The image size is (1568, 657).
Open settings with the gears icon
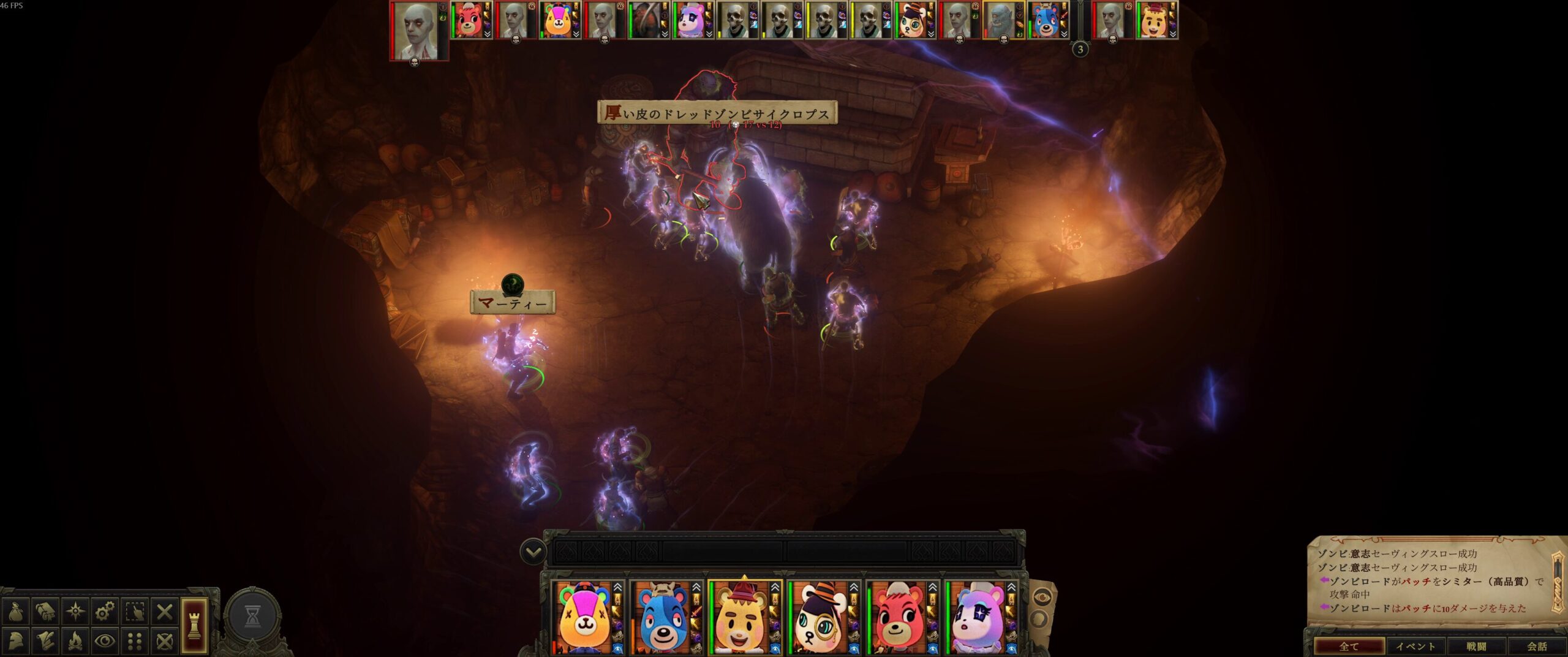[x=105, y=612]
